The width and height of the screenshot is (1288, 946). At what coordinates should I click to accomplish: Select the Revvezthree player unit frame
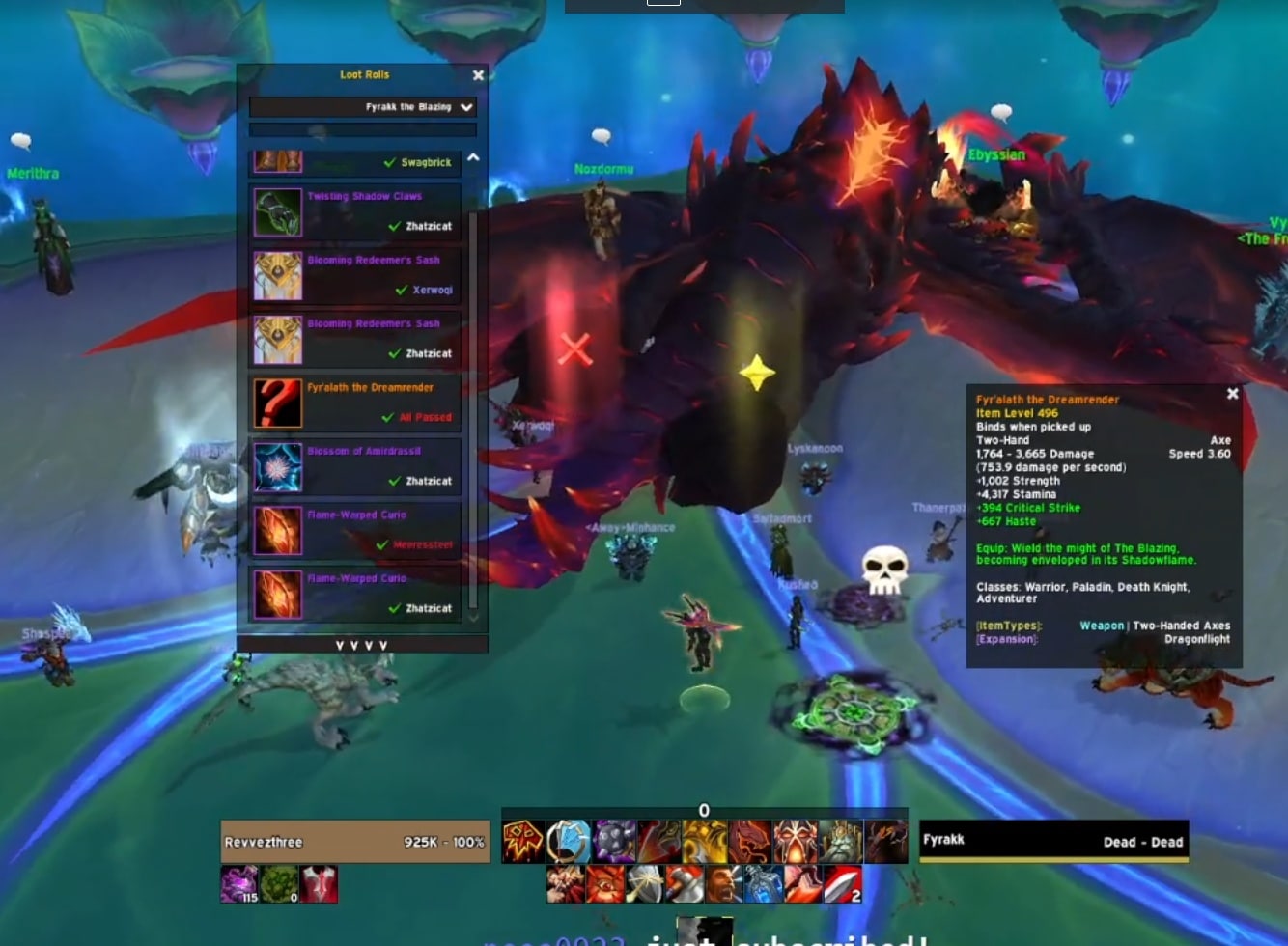(x=355, y=842)
